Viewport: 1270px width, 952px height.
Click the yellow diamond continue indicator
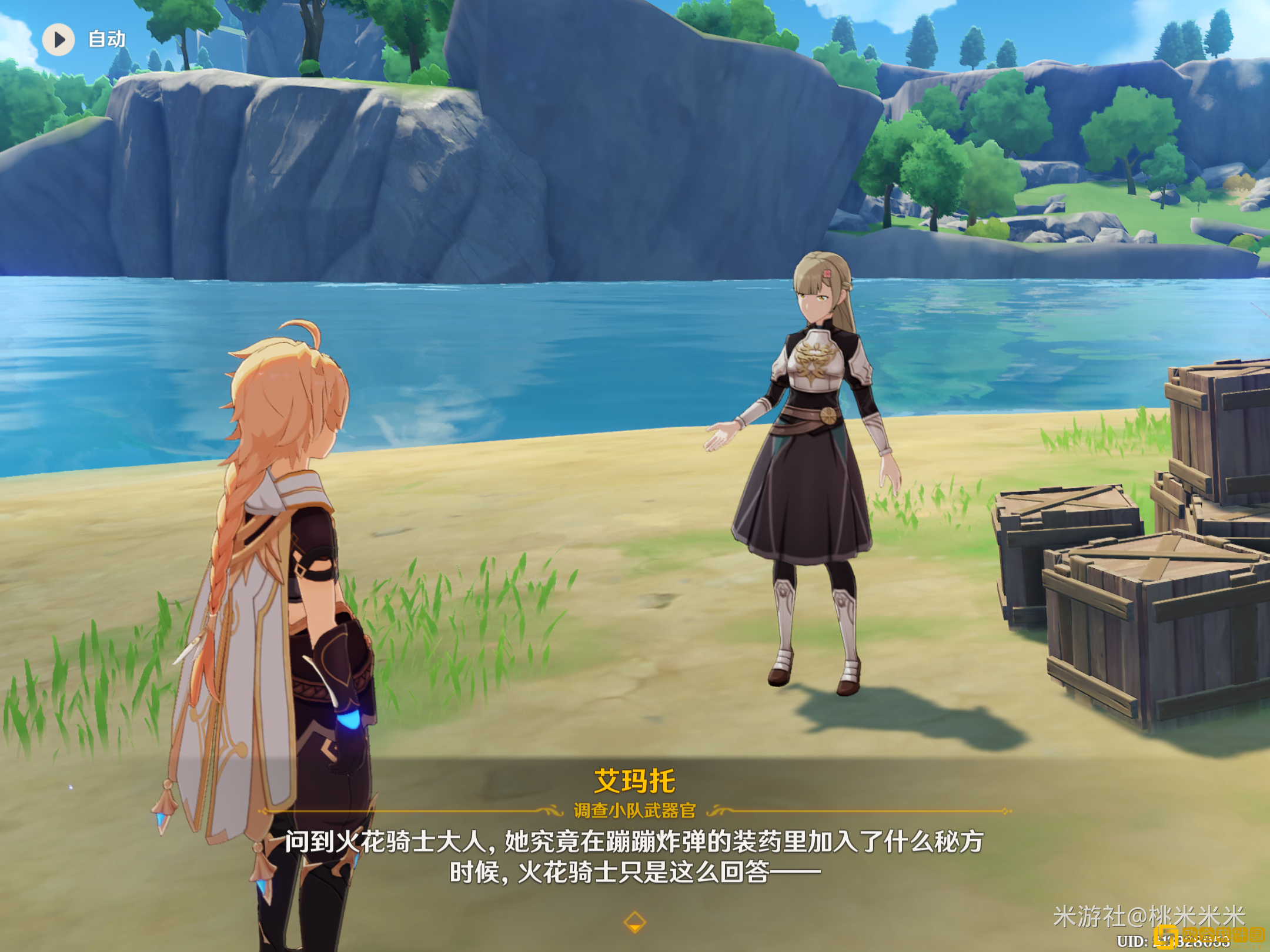coord(634,921)
